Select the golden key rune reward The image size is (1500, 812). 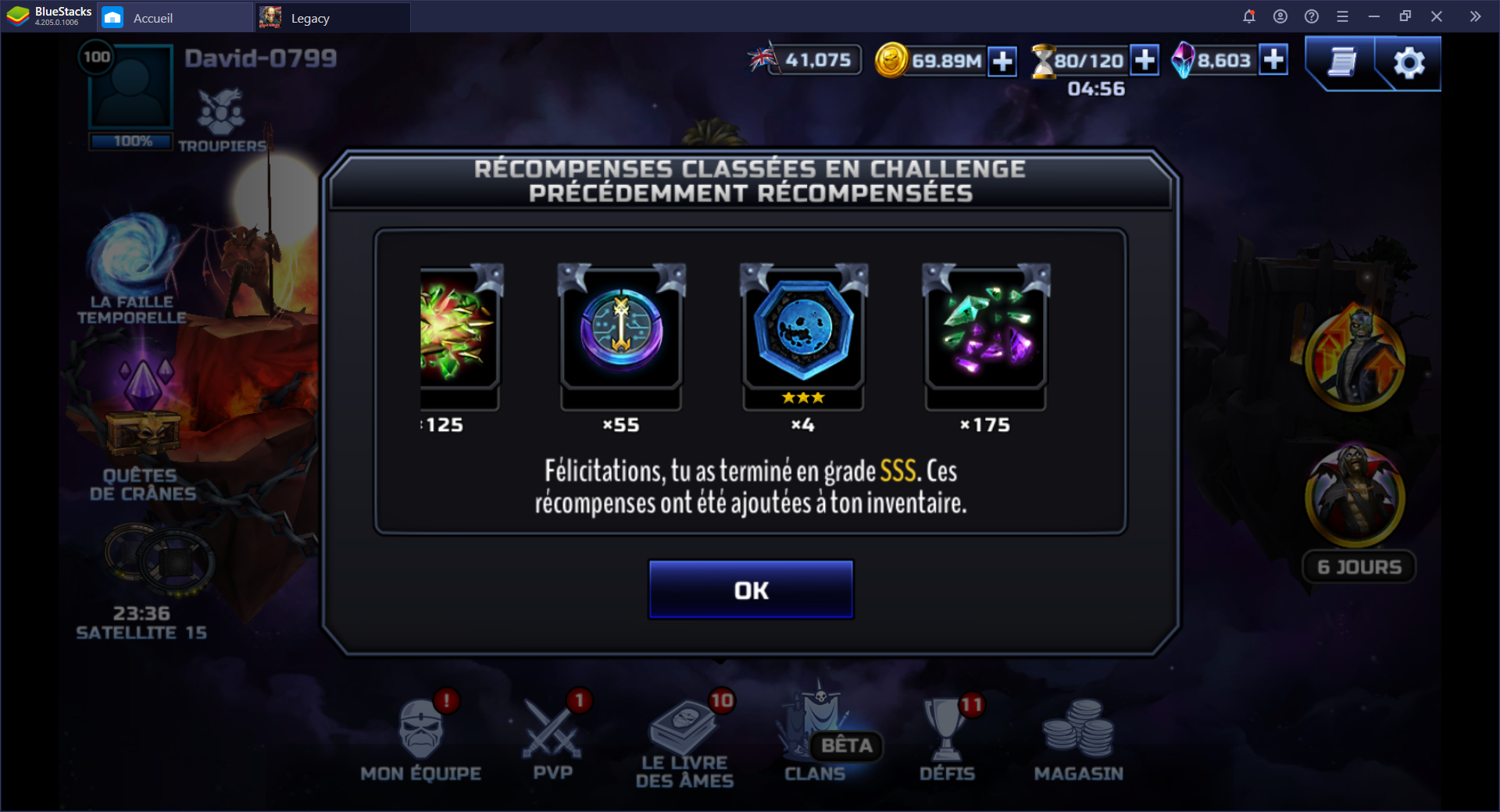(x=621, y=329)
